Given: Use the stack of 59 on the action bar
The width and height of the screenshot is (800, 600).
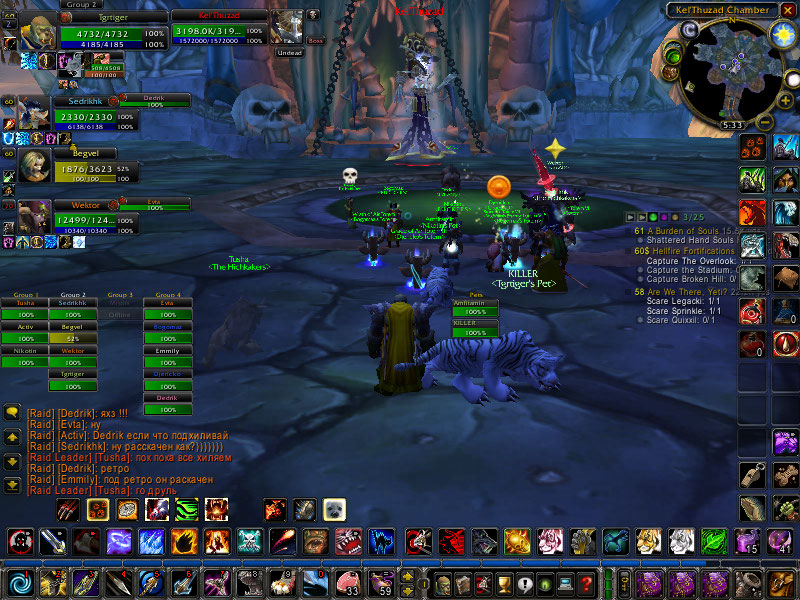Looking at the screenshot, I should point(381,582).
